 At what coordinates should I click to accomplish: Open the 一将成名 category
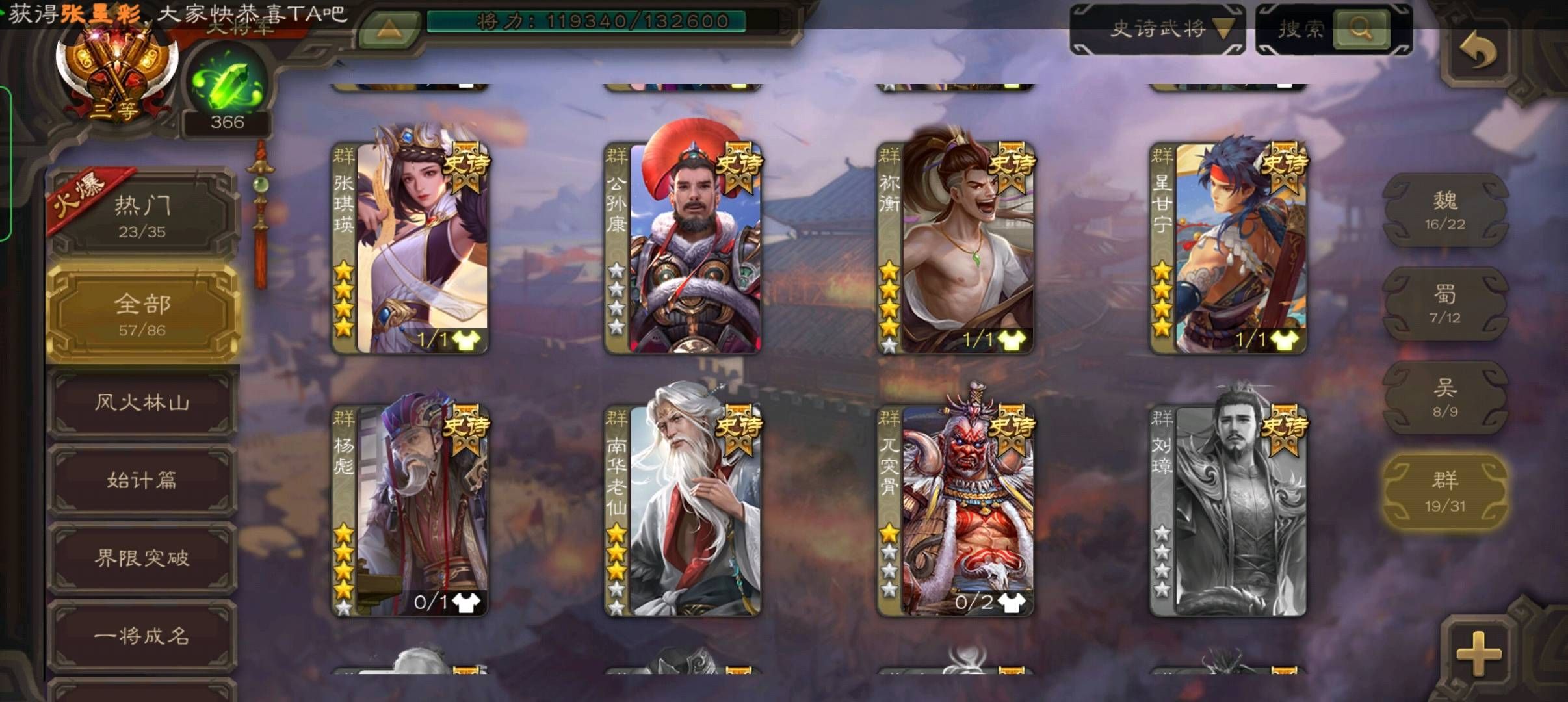[x=142, y=635]
